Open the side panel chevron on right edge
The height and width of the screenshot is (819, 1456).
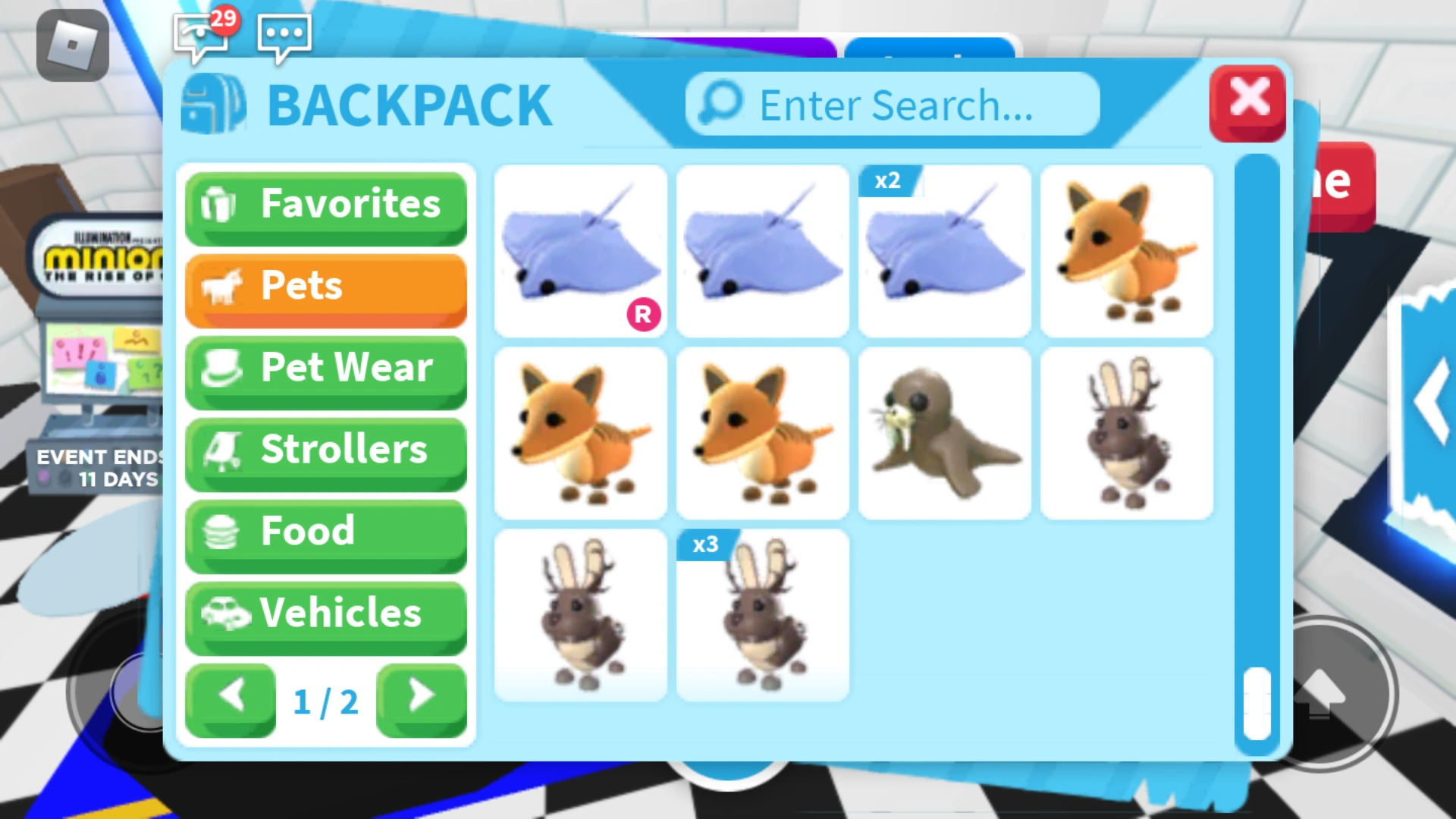(x=1431, y=400)
